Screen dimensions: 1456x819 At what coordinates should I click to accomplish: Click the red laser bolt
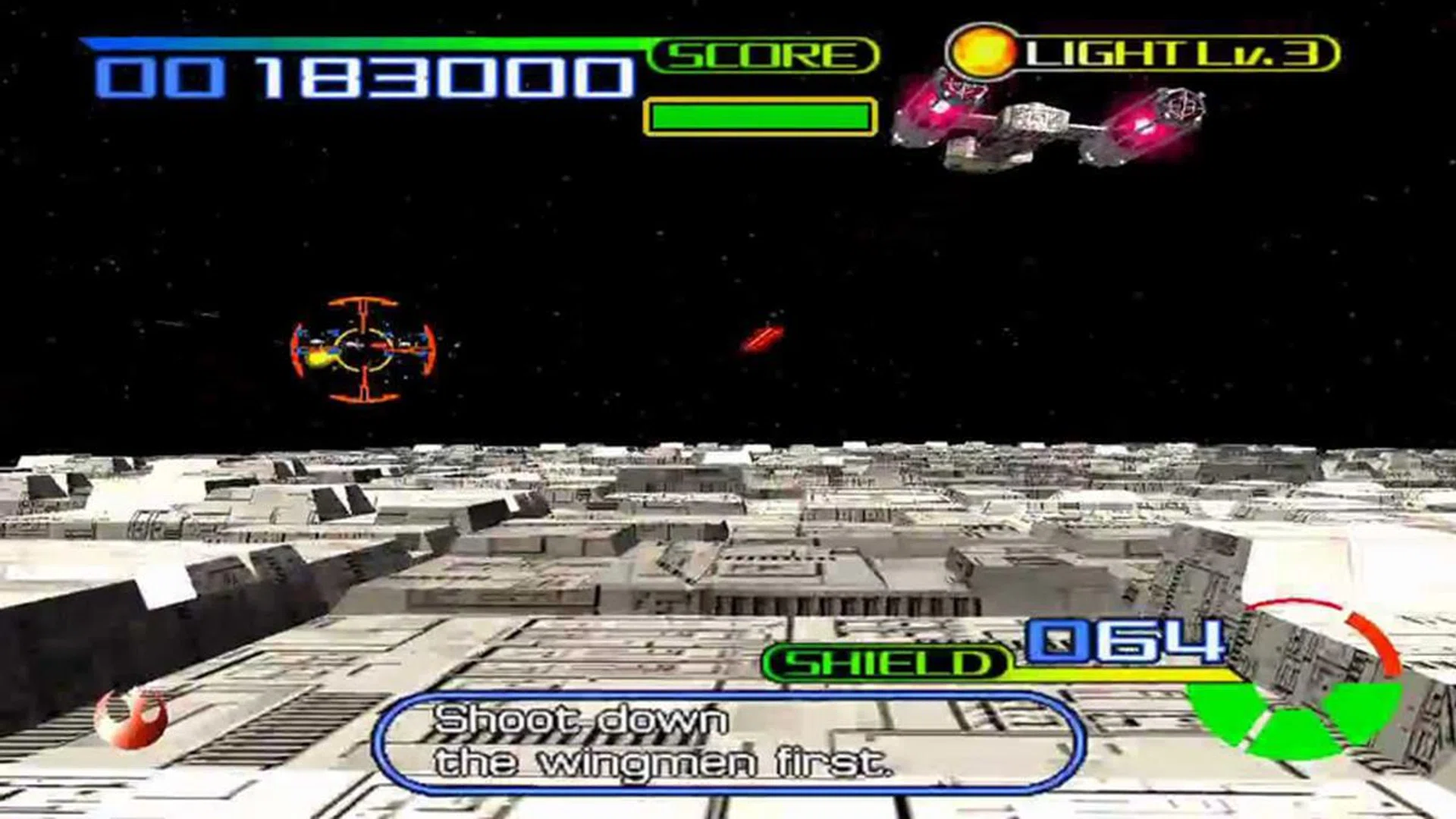coord(762,339)
